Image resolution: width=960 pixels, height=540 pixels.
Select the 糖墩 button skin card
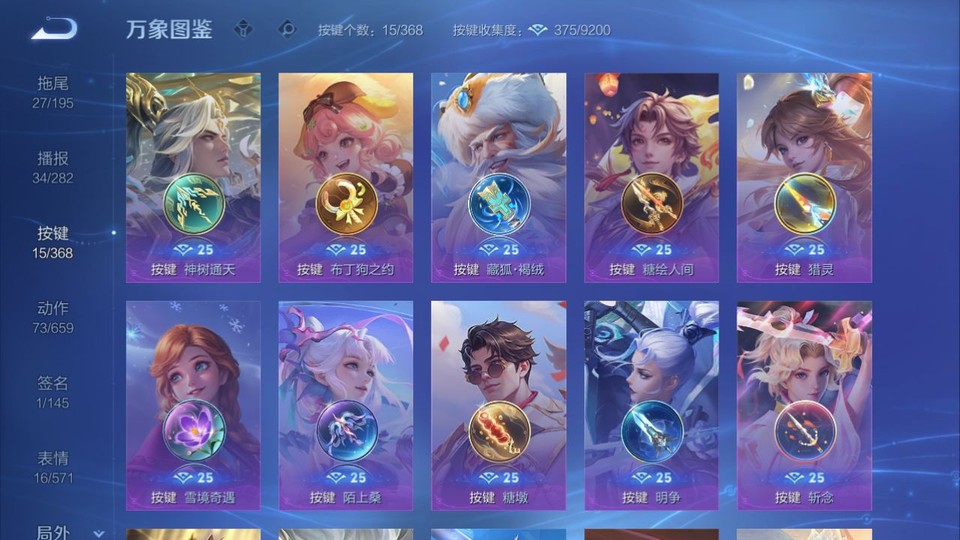coord(498,405)
